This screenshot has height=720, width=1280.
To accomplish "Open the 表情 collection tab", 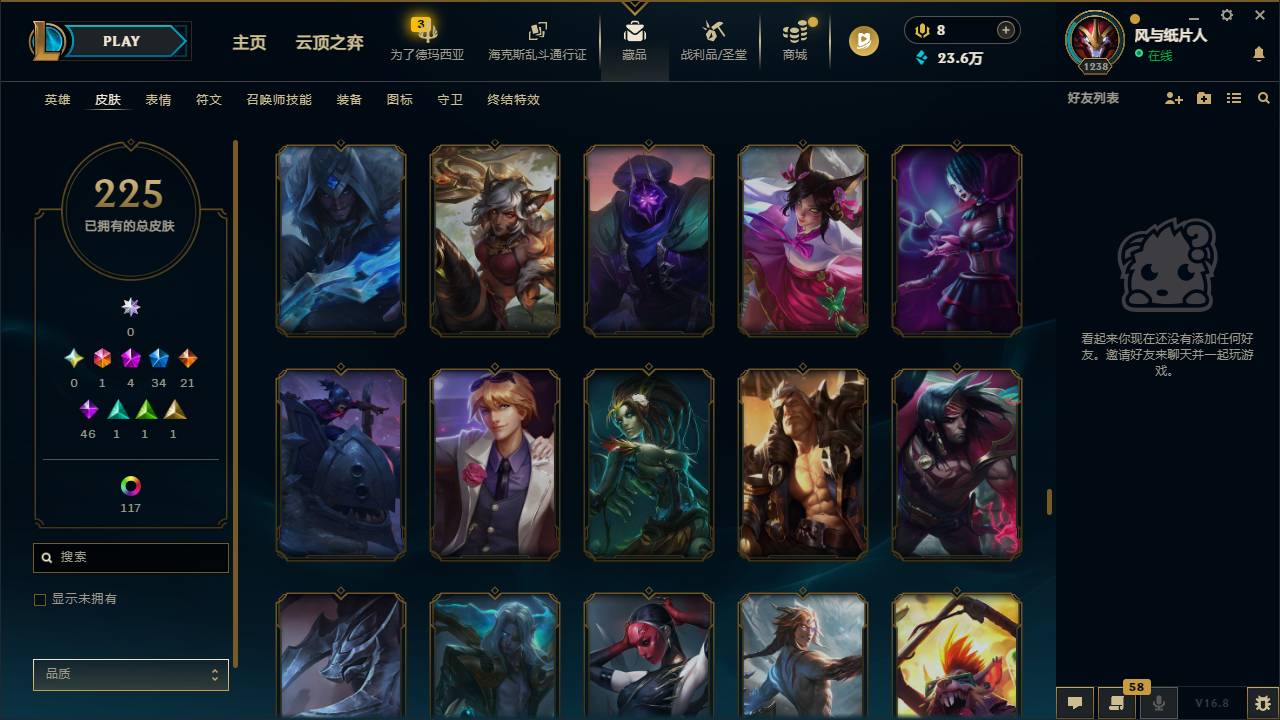I will point(157,100).
